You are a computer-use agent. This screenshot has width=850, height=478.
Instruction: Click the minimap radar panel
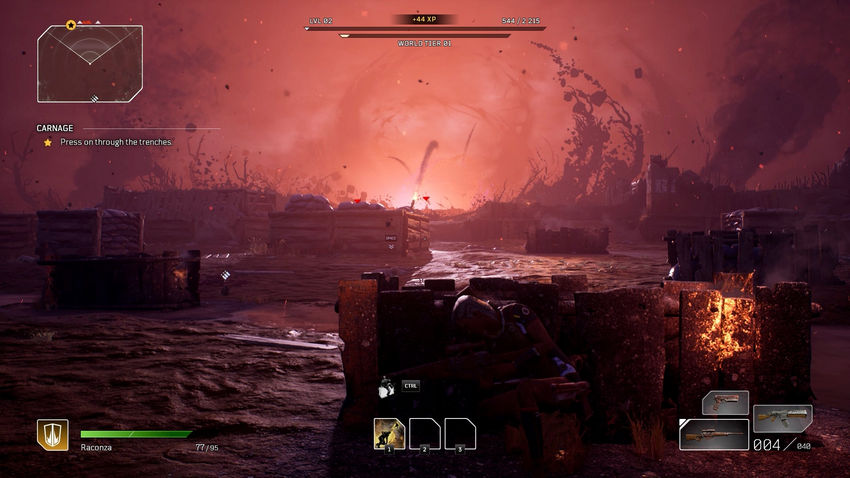point(90,64)
